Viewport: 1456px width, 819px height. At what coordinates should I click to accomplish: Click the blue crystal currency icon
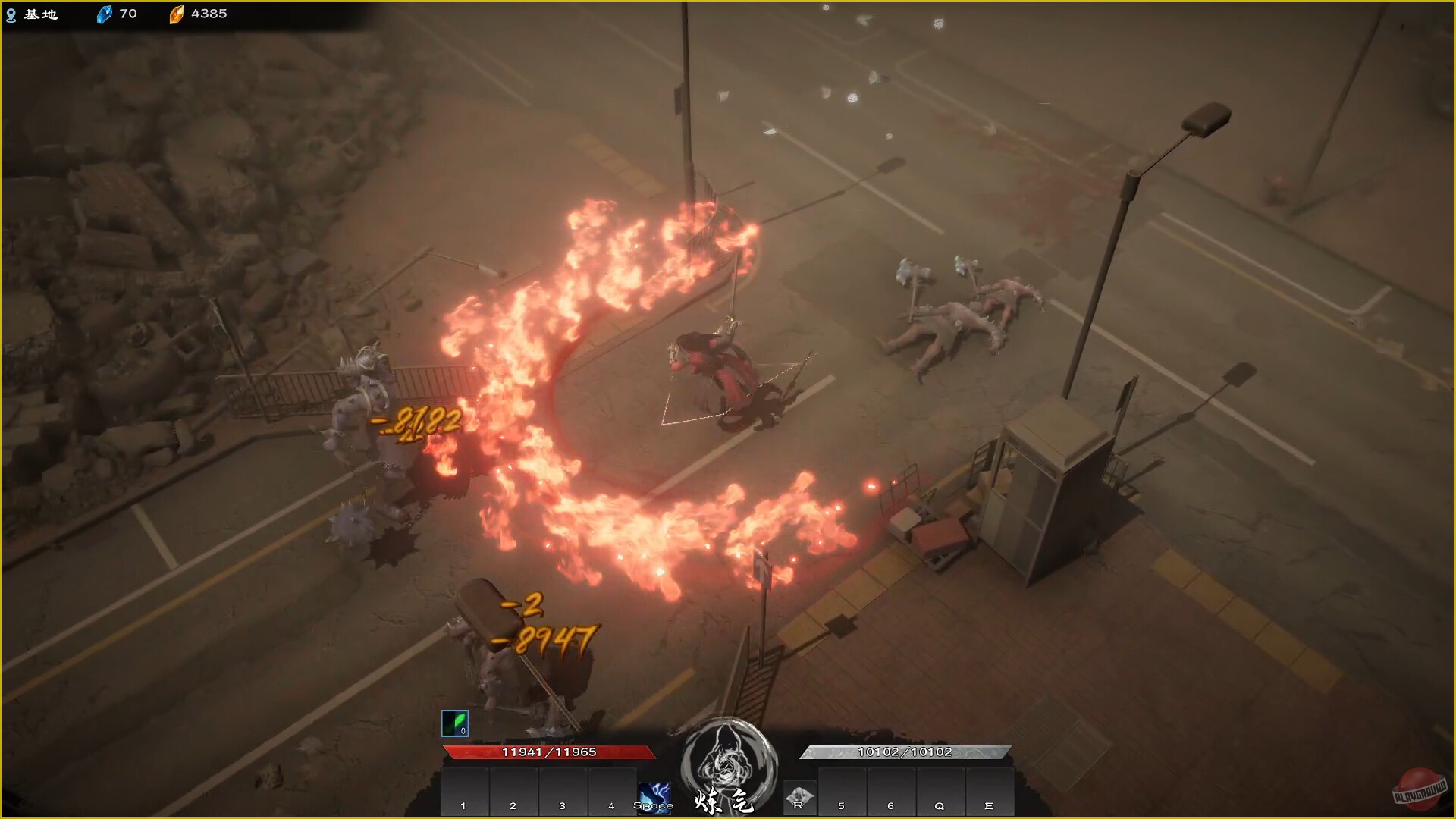click(103, 13)
